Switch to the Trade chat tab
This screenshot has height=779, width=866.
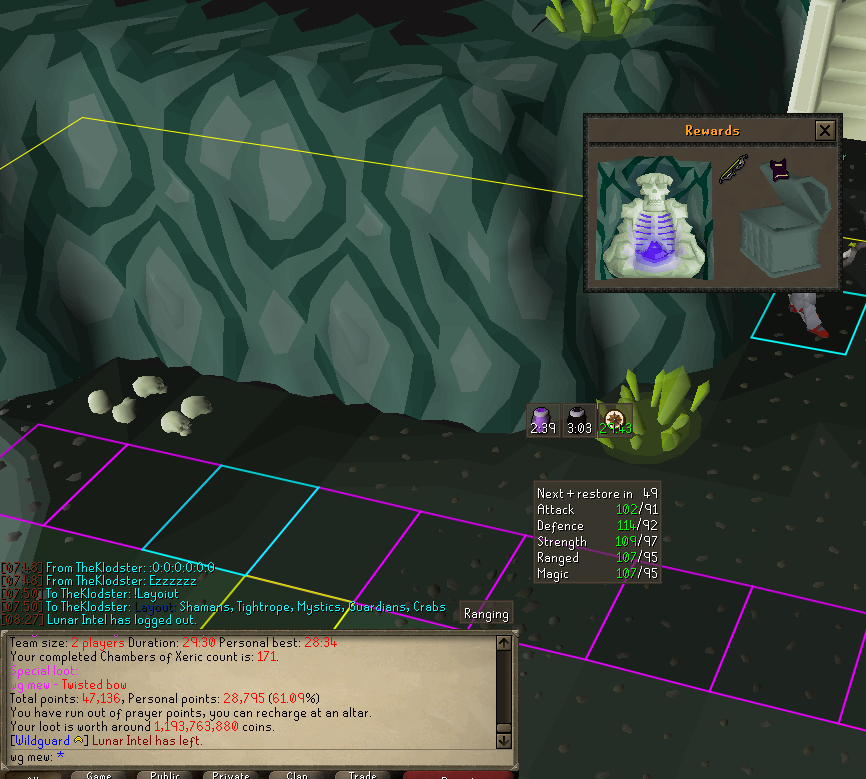pos(362,774)
